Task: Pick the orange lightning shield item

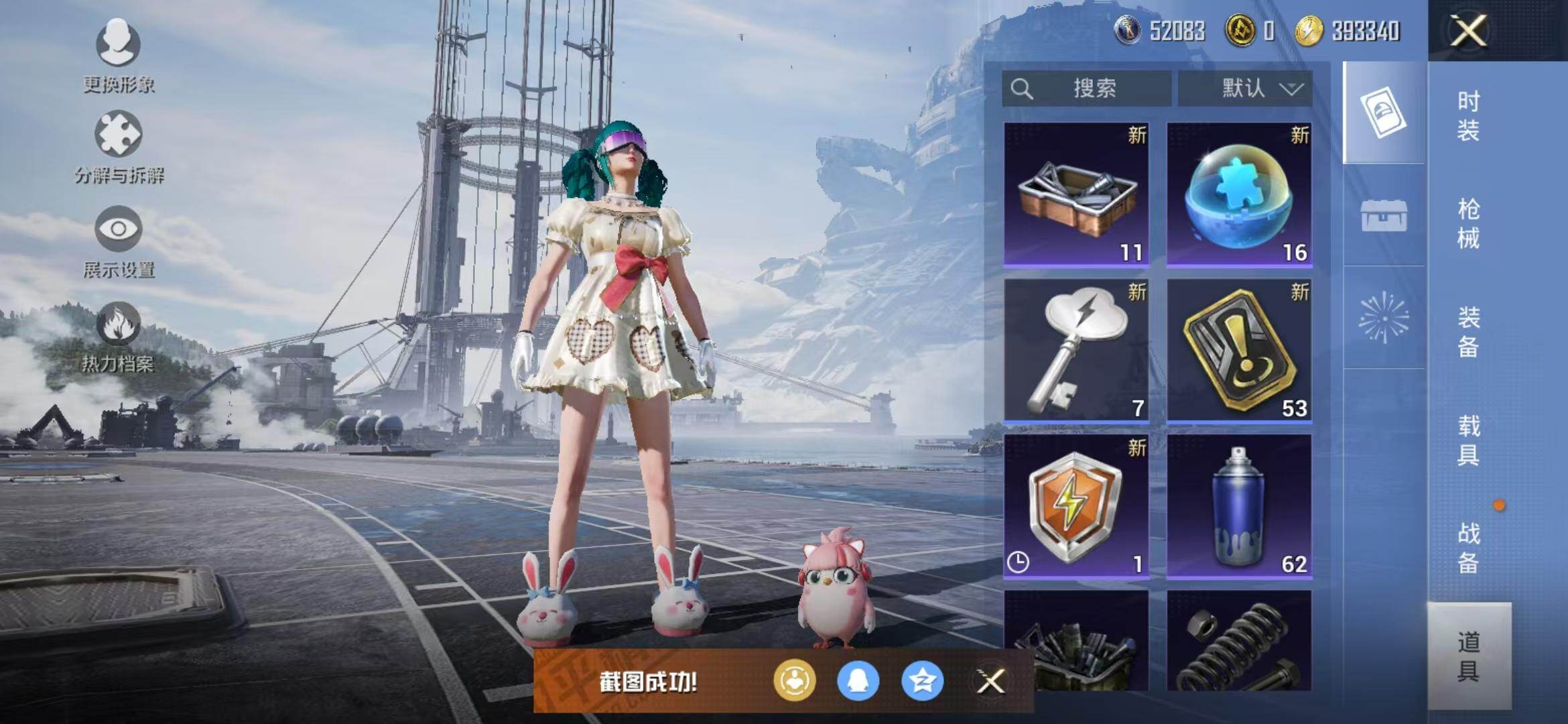Action: 1076,506
